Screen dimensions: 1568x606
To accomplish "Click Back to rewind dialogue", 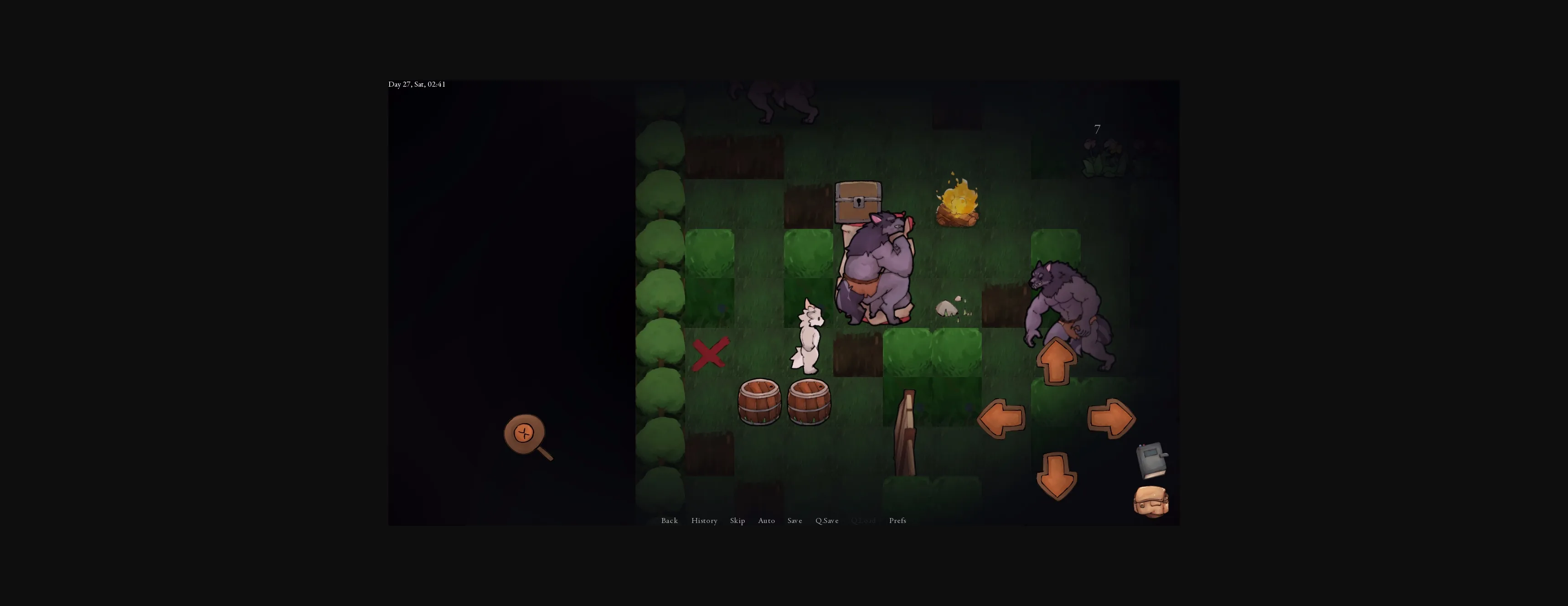I will [x=669, y=521].
